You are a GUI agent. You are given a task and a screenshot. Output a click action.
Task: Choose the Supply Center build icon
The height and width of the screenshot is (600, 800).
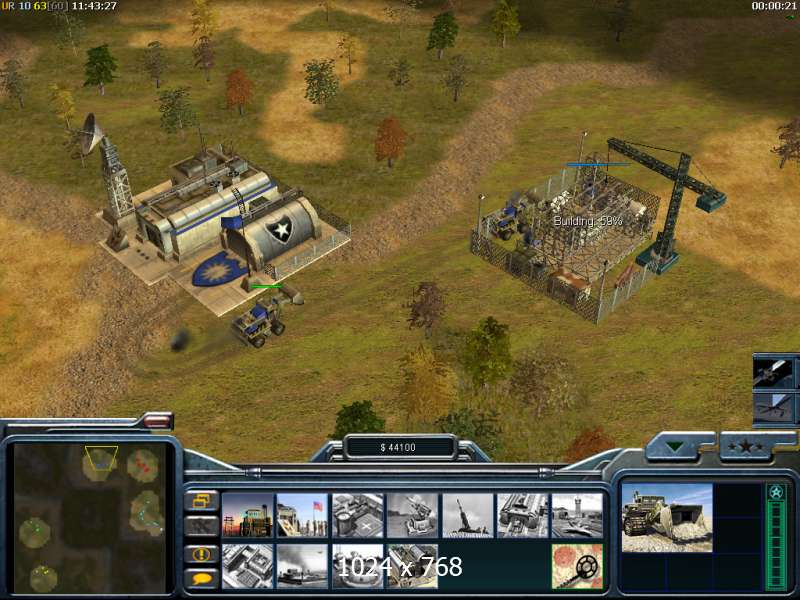(x=357, y=515)
